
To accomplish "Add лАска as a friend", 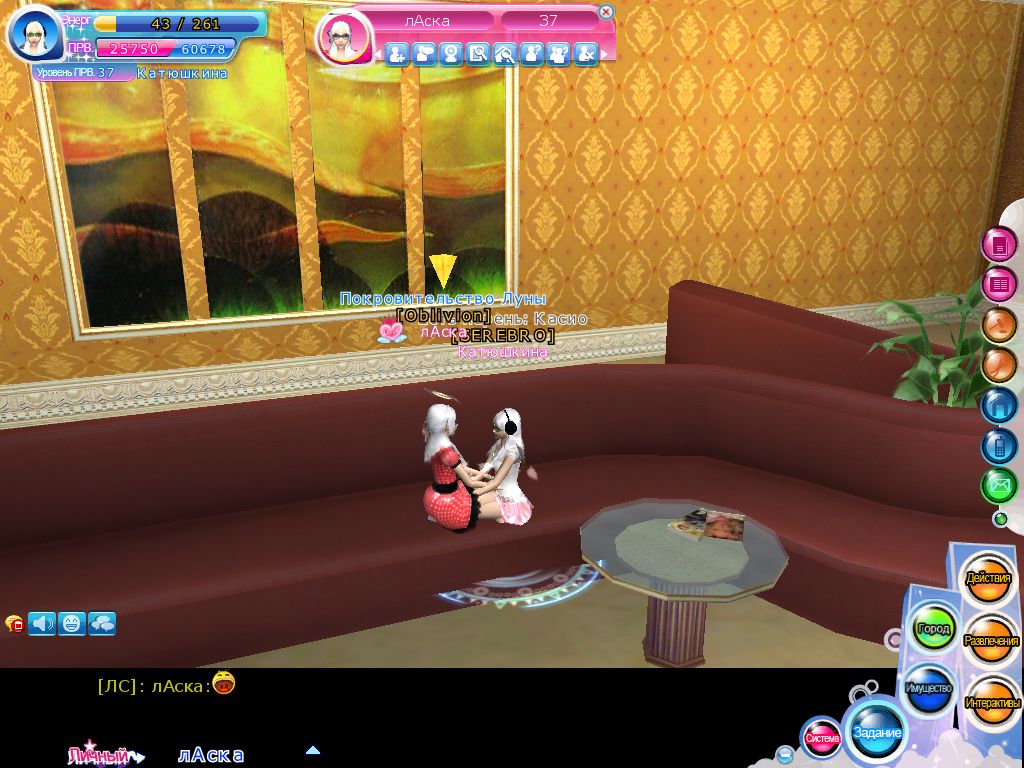I will (397, 55).
